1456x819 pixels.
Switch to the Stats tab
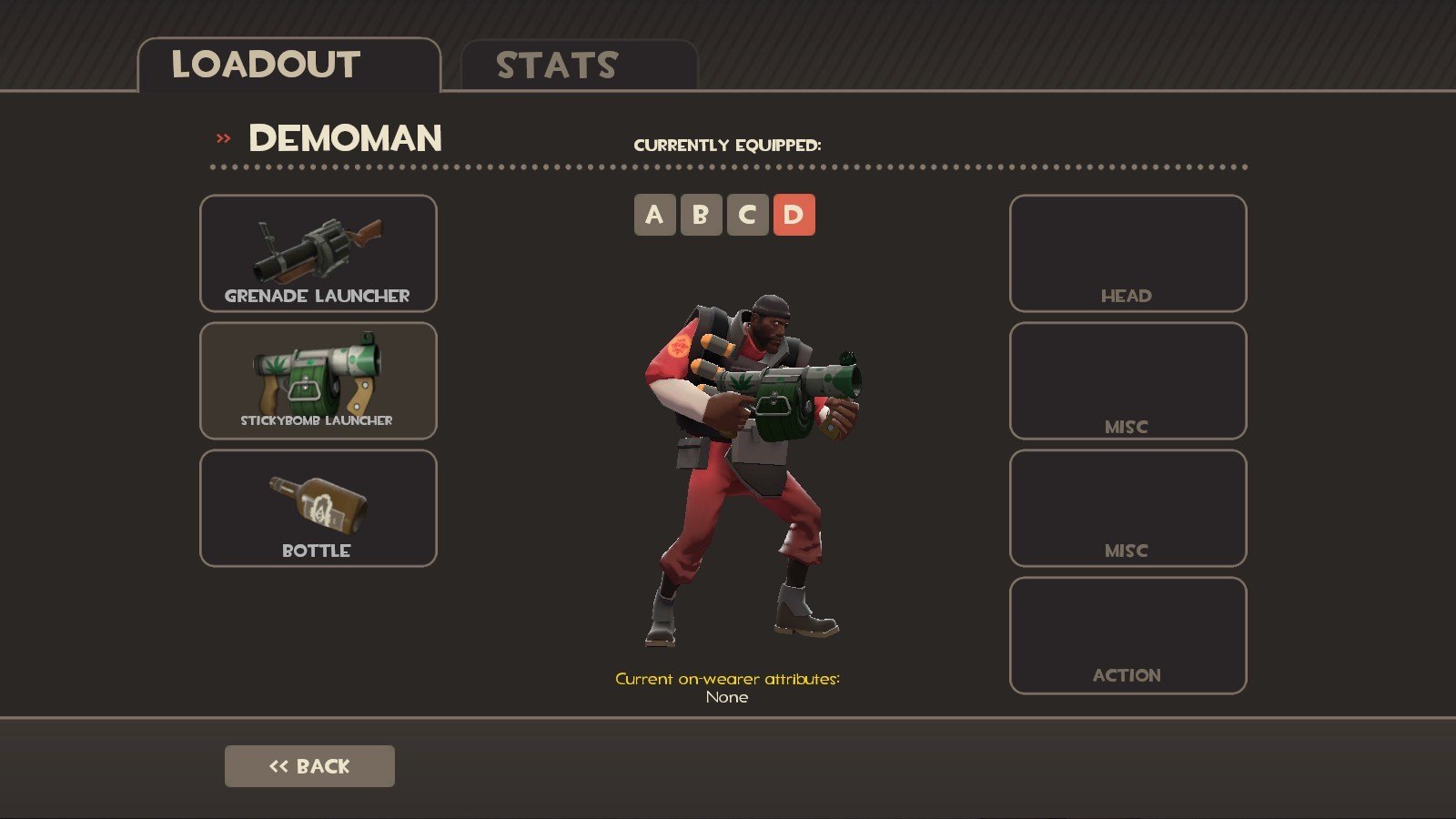pos(579,66)
